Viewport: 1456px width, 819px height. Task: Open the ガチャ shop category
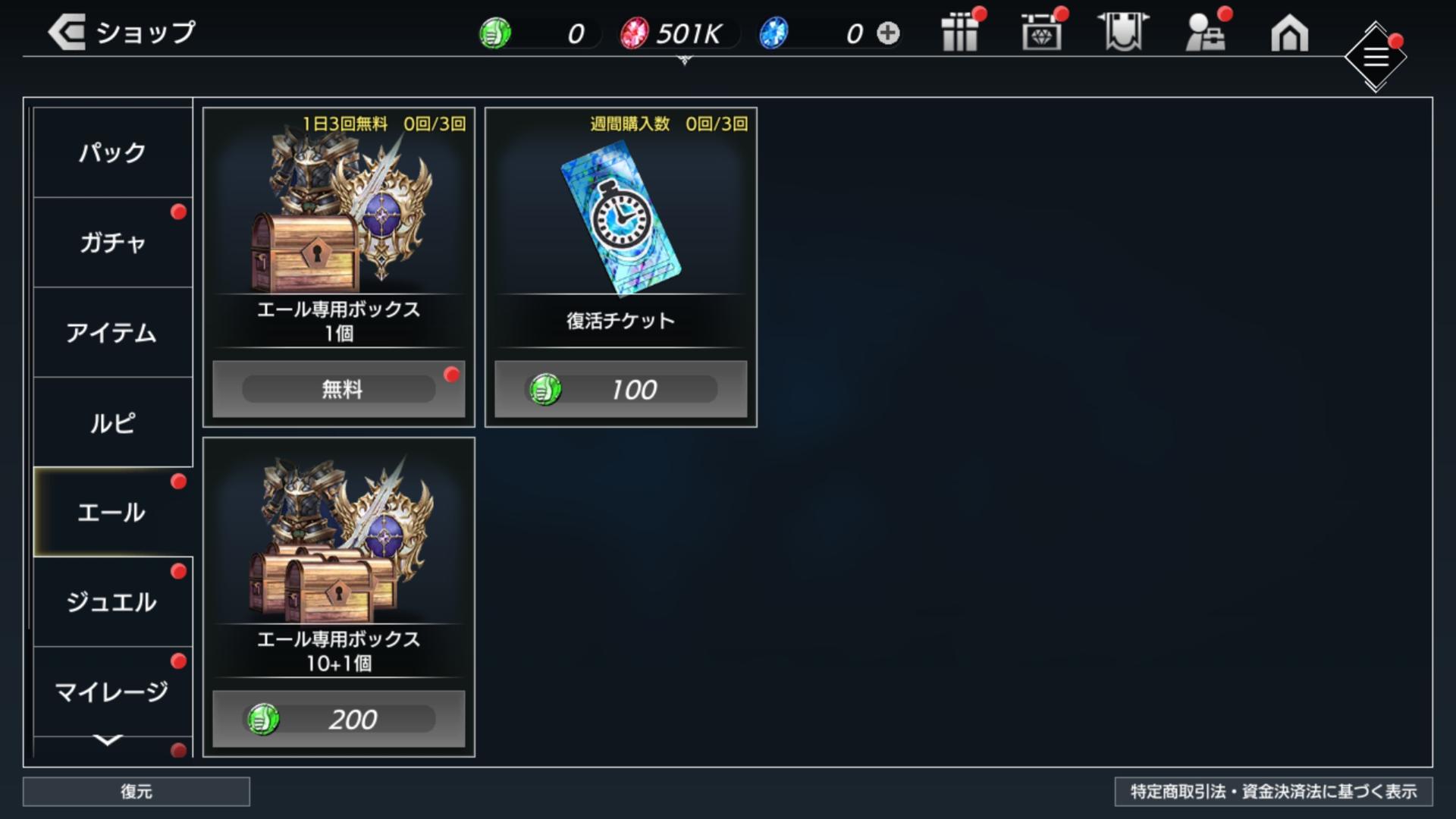tap(112, 243)
